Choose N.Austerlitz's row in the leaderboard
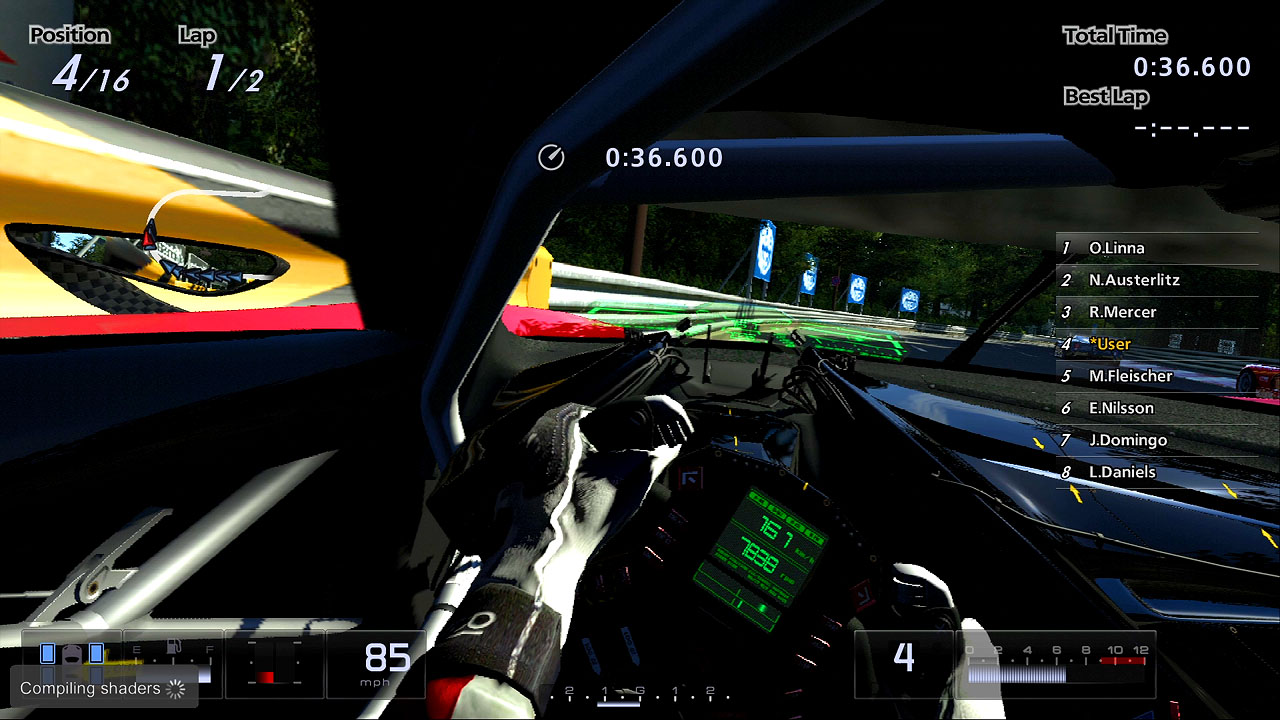The height and width of the screenshot is (720, 1280). [1134, 280]
